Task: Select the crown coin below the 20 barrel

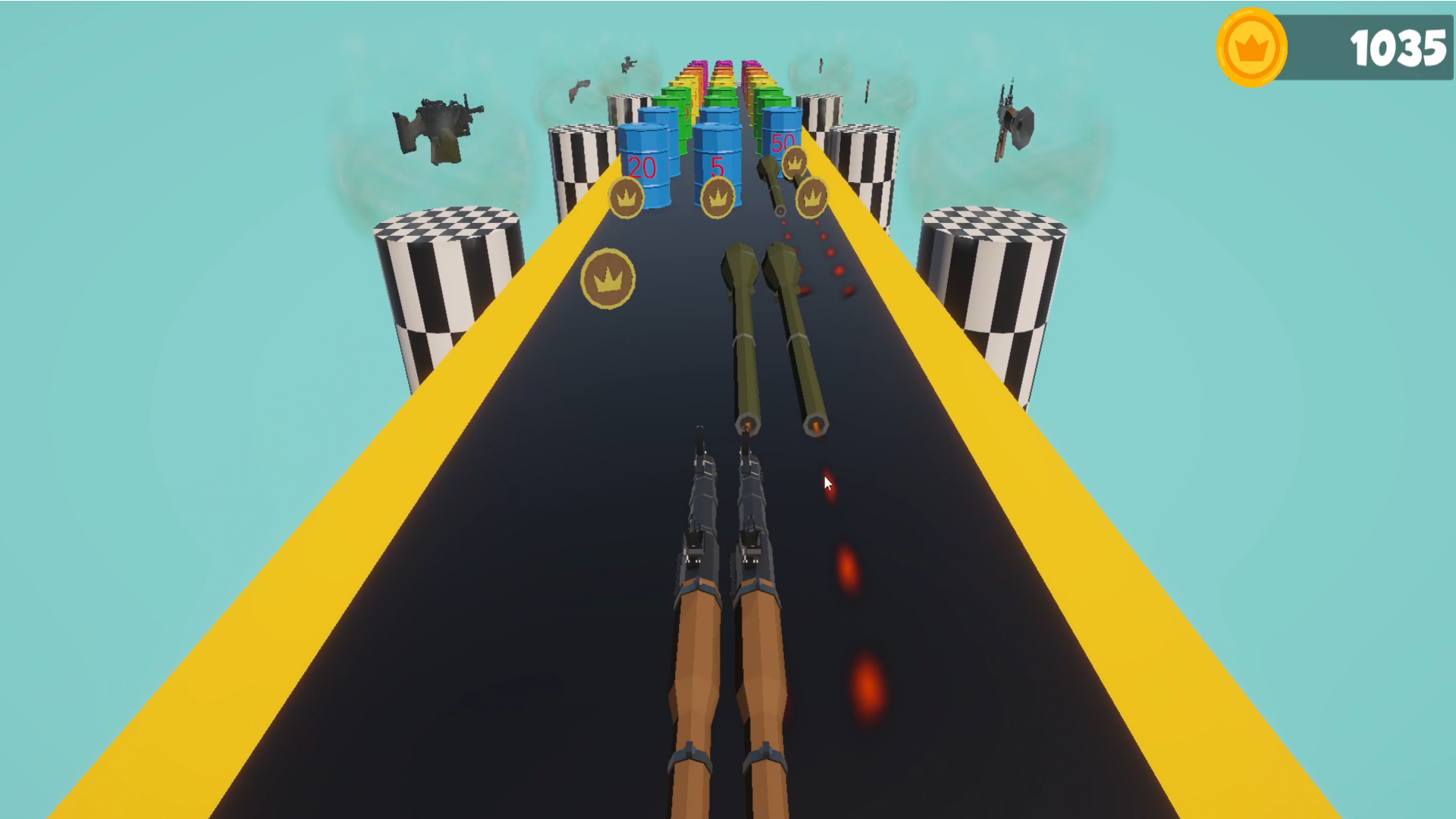Action: point(626,198)
